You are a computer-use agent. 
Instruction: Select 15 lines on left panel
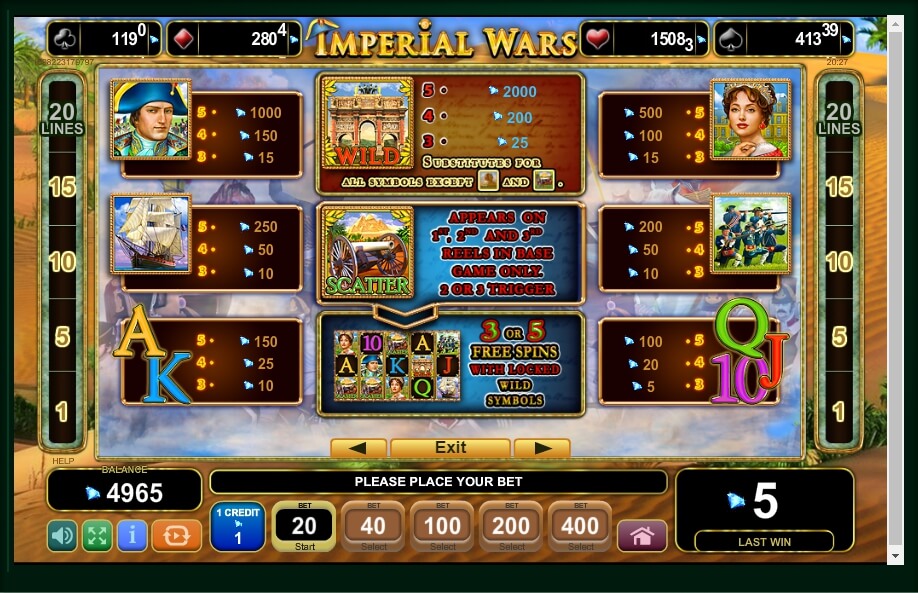tap(61, 187)
